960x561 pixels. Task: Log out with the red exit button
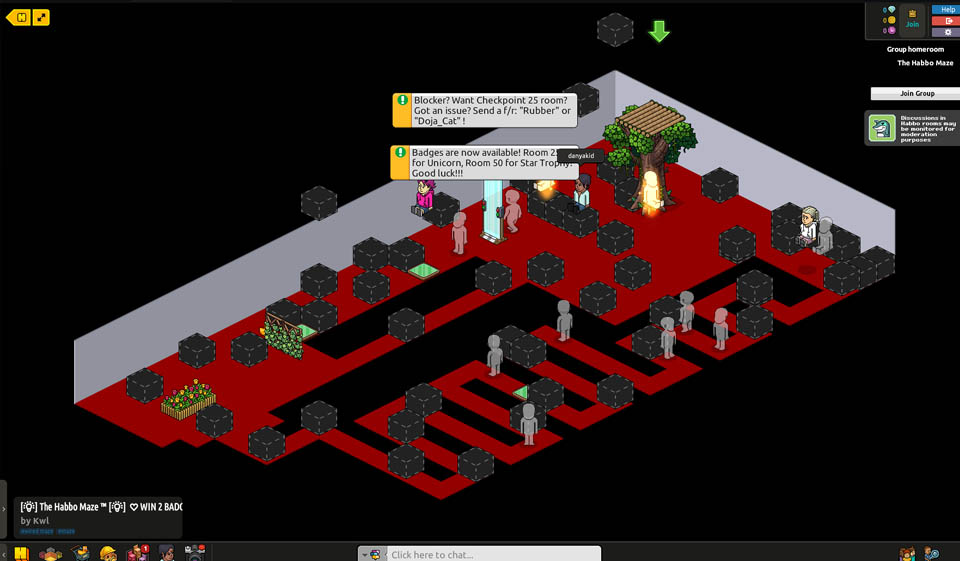[948, 21]
